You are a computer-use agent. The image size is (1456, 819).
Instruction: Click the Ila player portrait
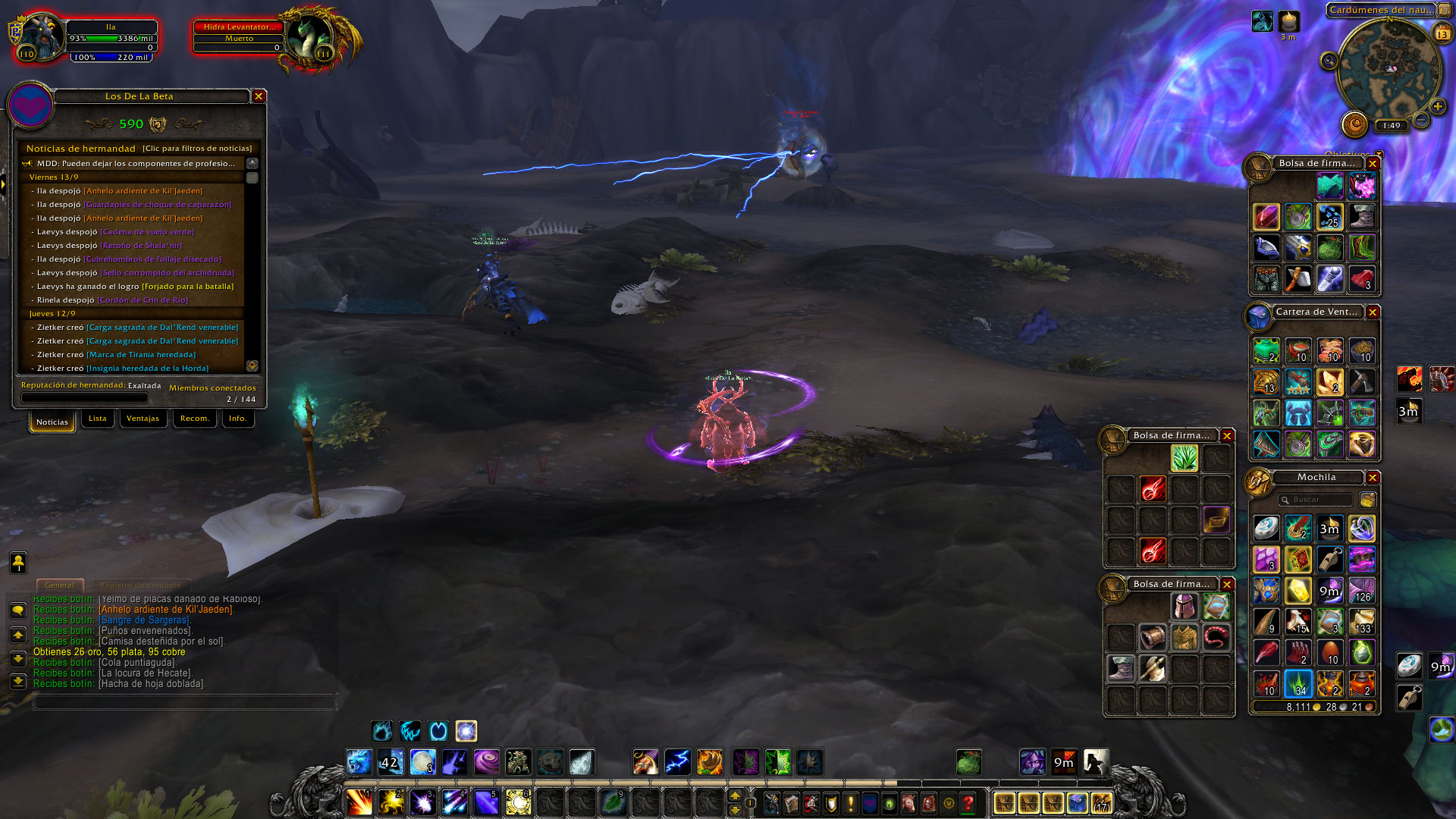[42, 36]
